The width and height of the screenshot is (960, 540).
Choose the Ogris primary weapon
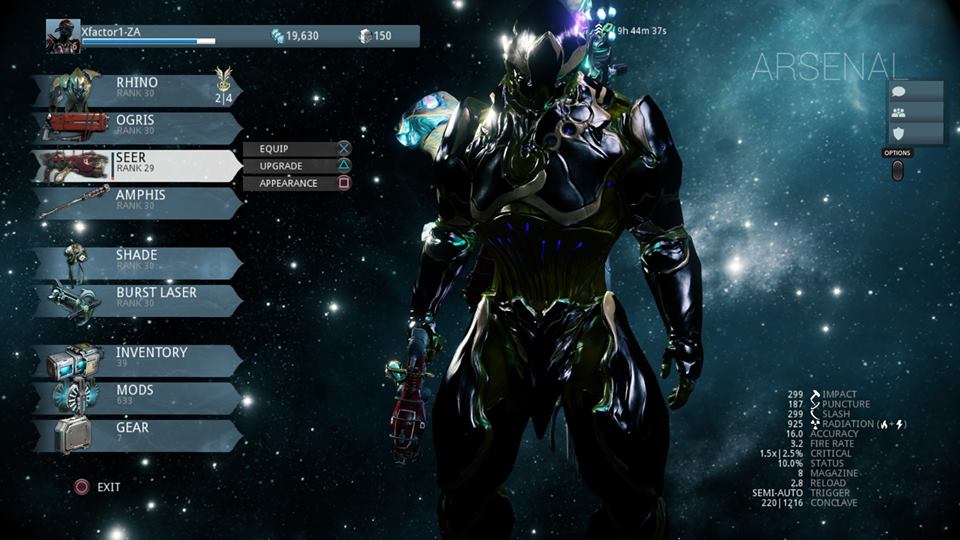138,127
